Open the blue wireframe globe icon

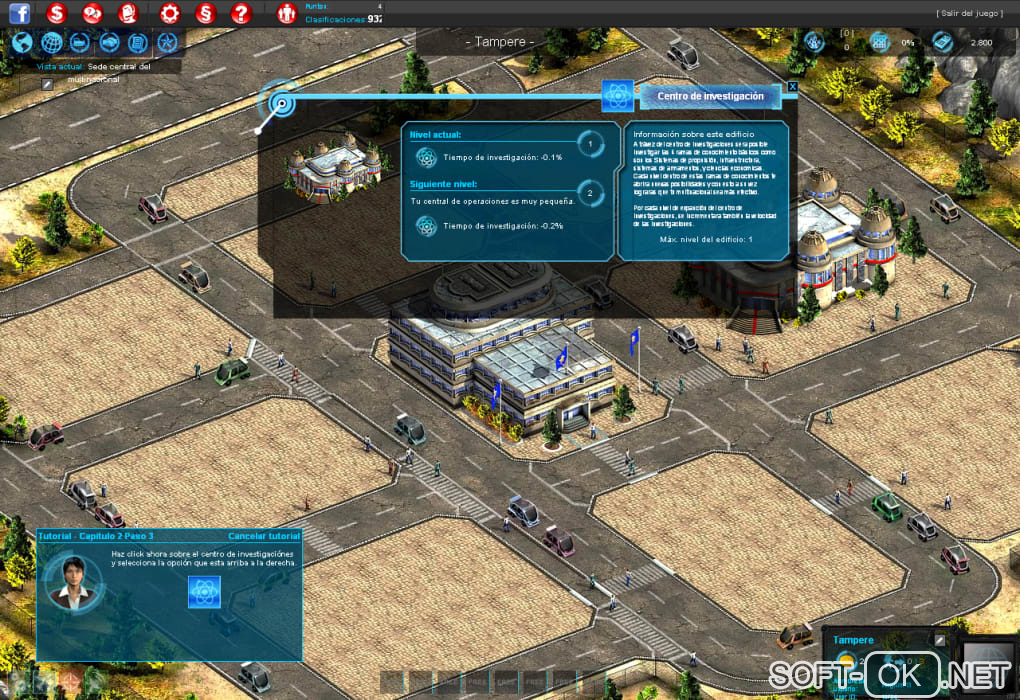[52, 42]
